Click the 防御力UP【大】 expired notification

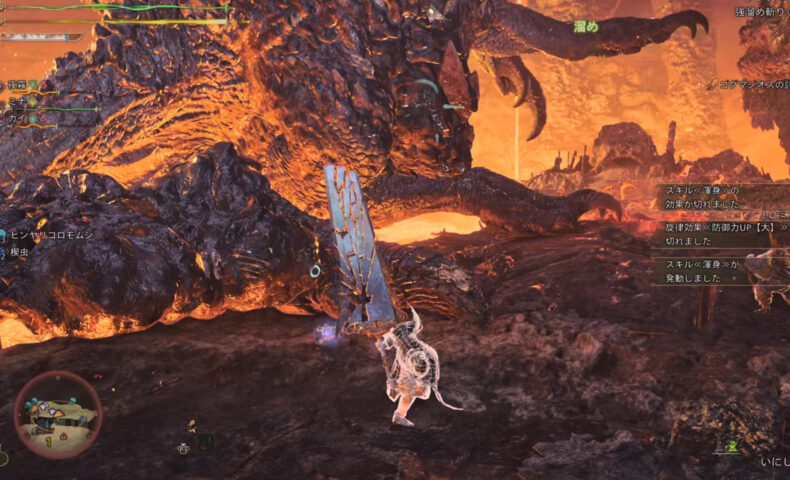point(714,233)
